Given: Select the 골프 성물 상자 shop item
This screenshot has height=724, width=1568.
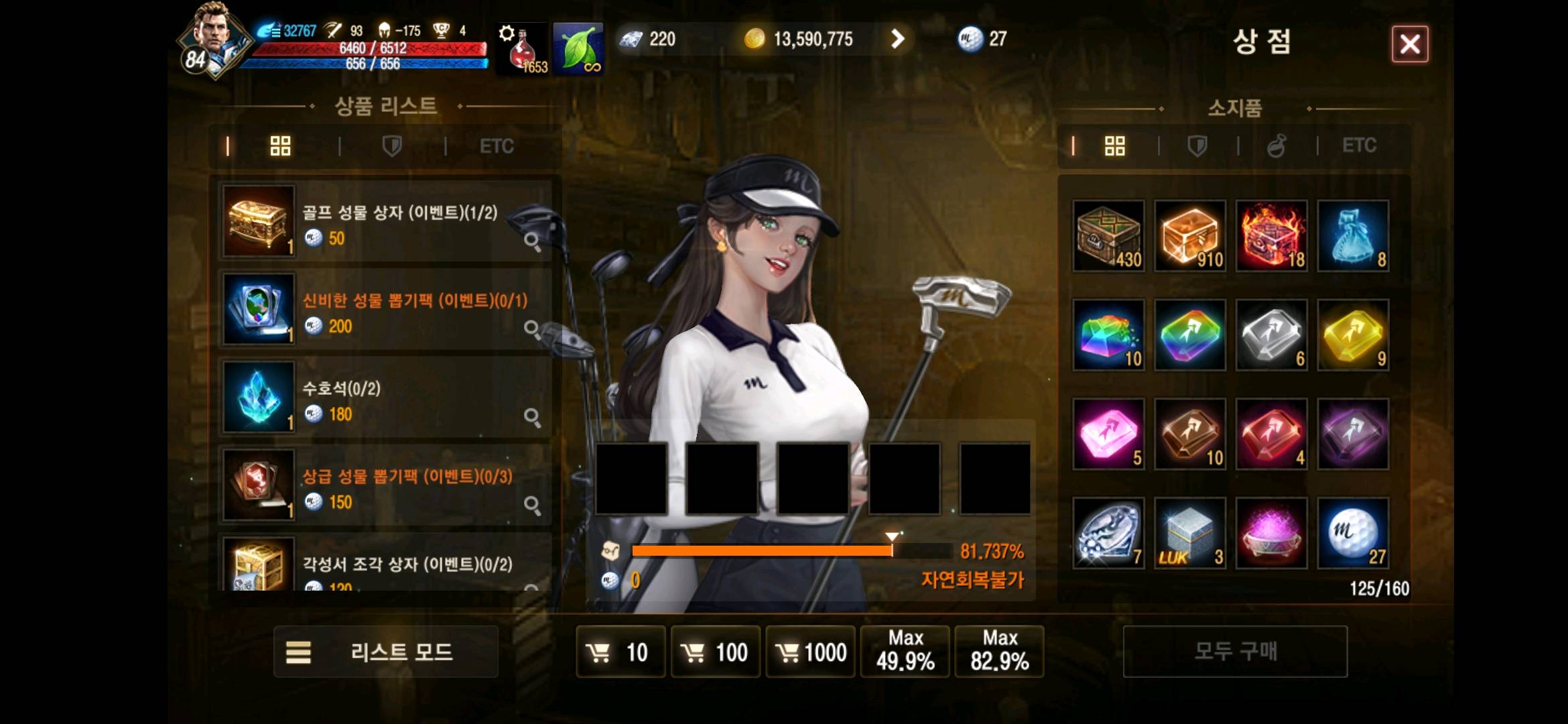Looking at the screenshot, I should coord(385,222).
